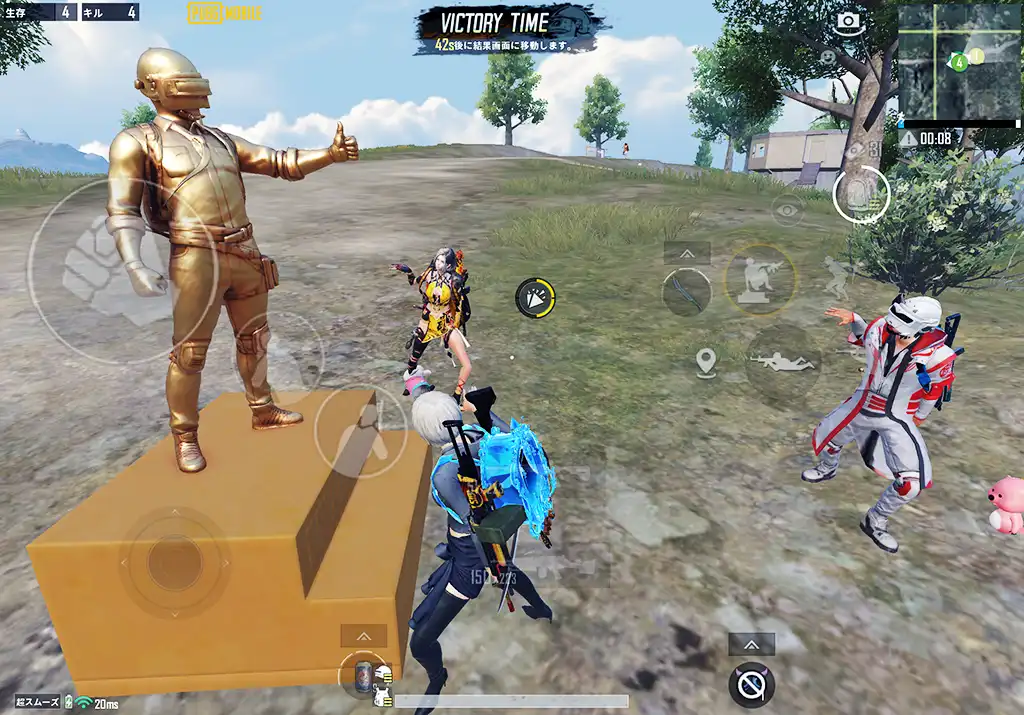This screenshot has width=1024, height=715.
Task: Tap the bullet fire button
Action: (860, 195)
